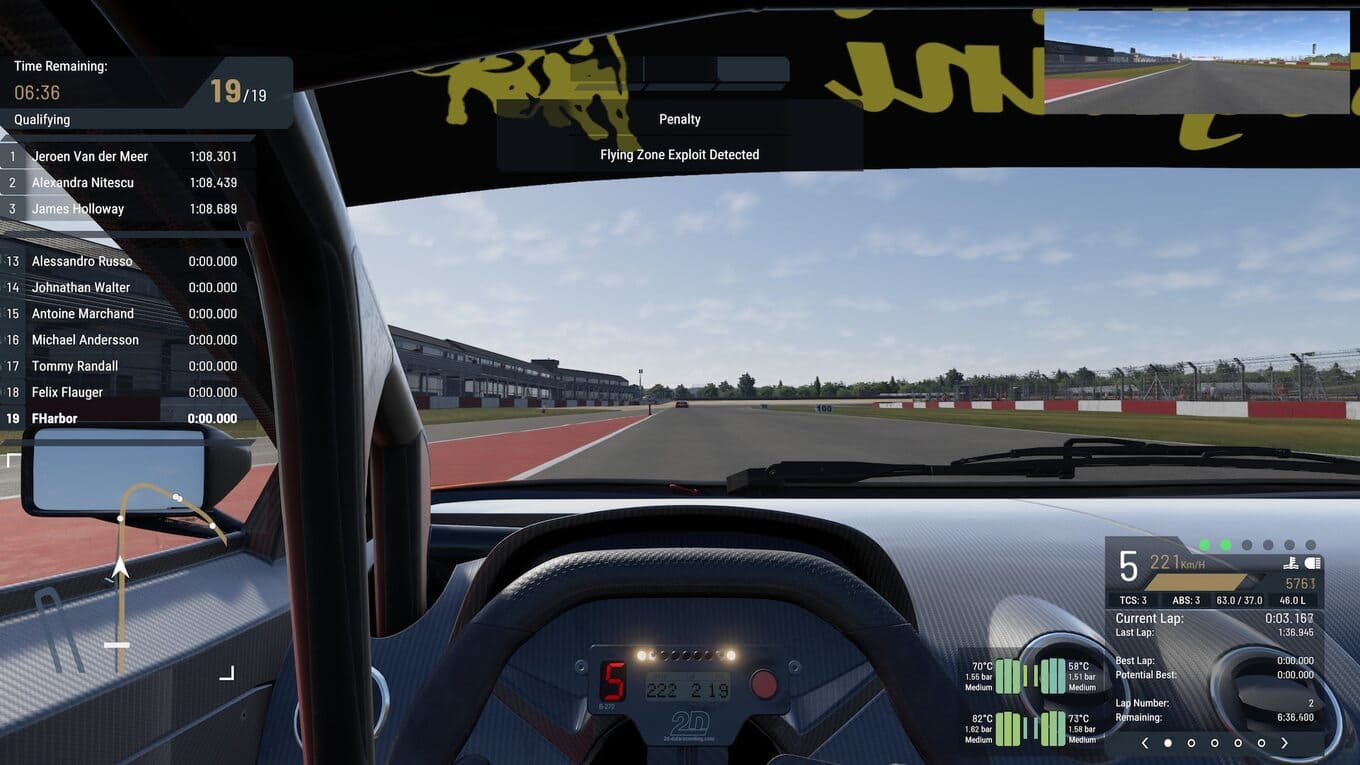Go to the next HUD info page arrow
This screenshot has width=1360, height=765.
[x=1285, y=743]
